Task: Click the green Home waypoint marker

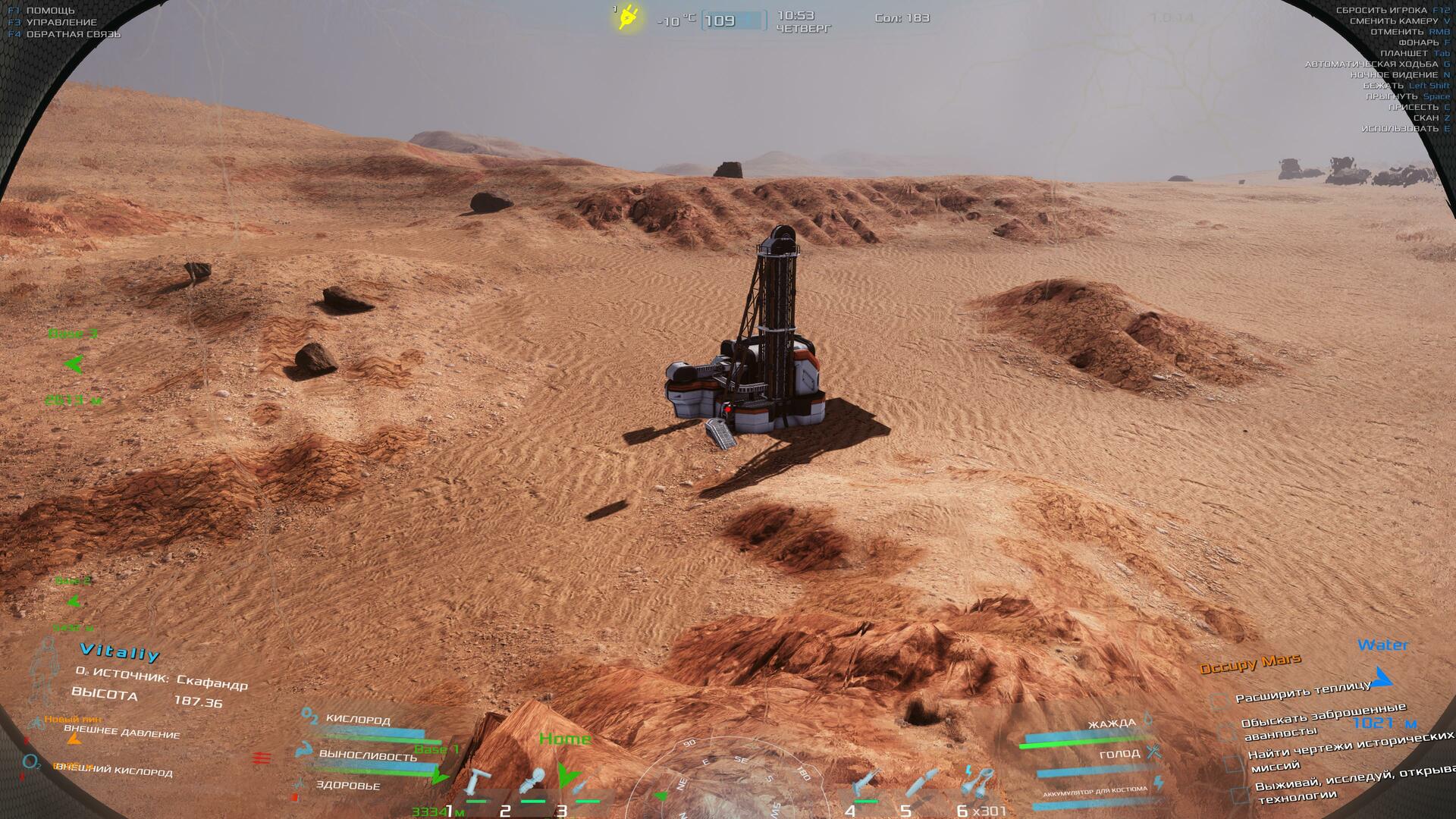Action: click(x=566, y=773)
